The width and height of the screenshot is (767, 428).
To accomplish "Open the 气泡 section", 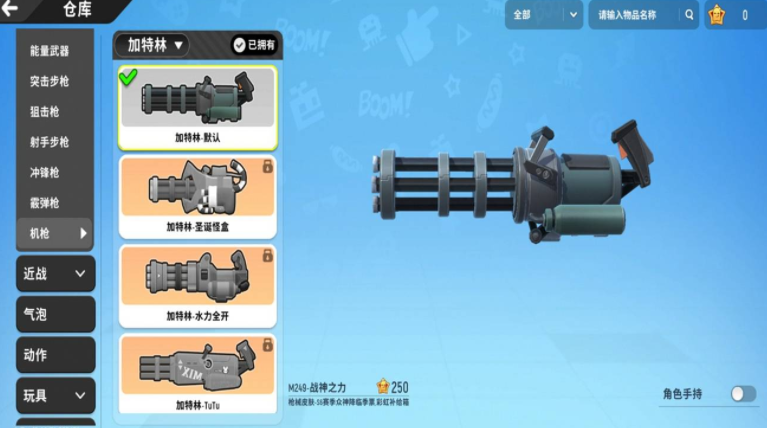I will pos(56,314).
